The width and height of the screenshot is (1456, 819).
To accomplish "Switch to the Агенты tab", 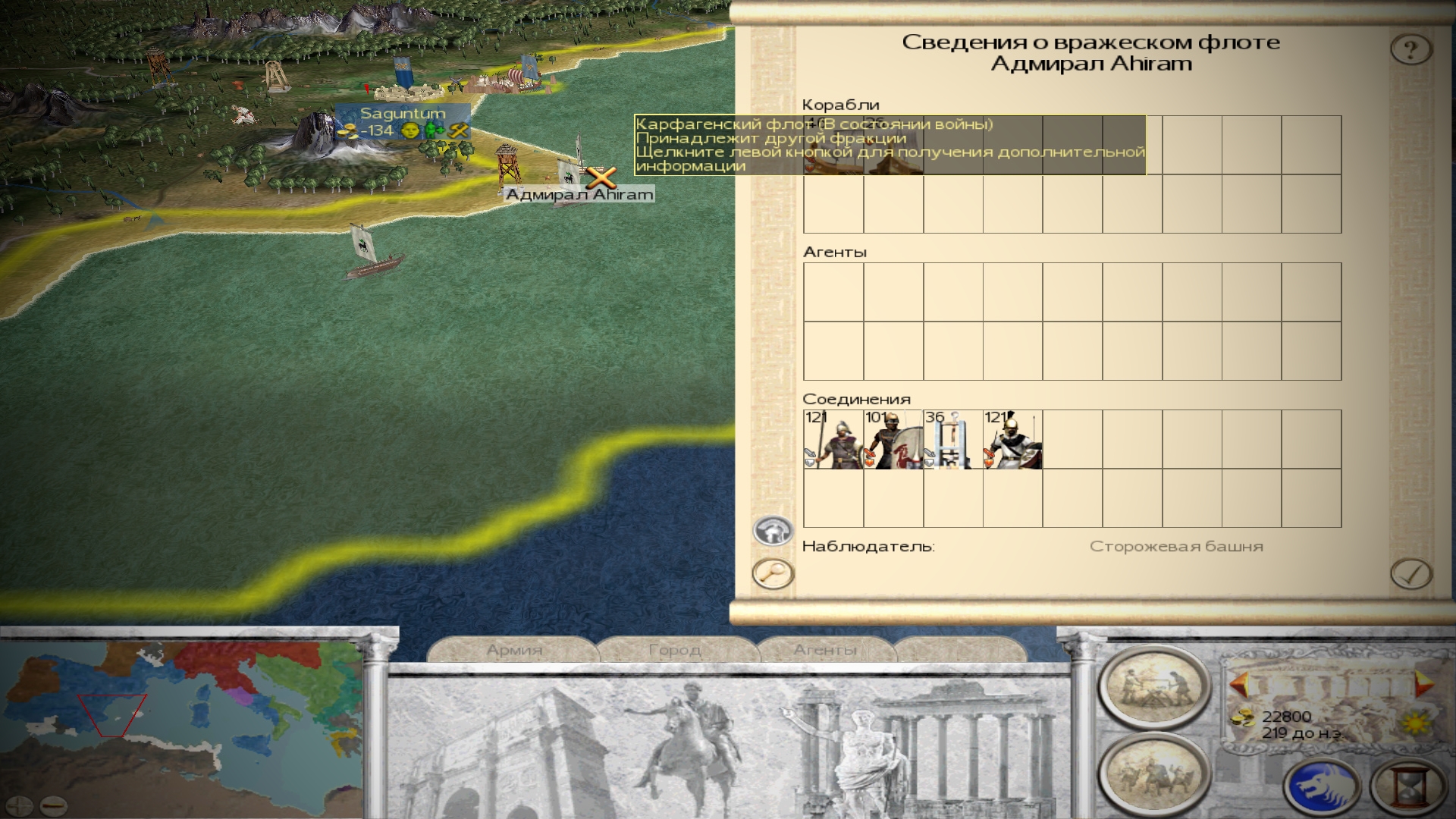I will click(825, 650).
